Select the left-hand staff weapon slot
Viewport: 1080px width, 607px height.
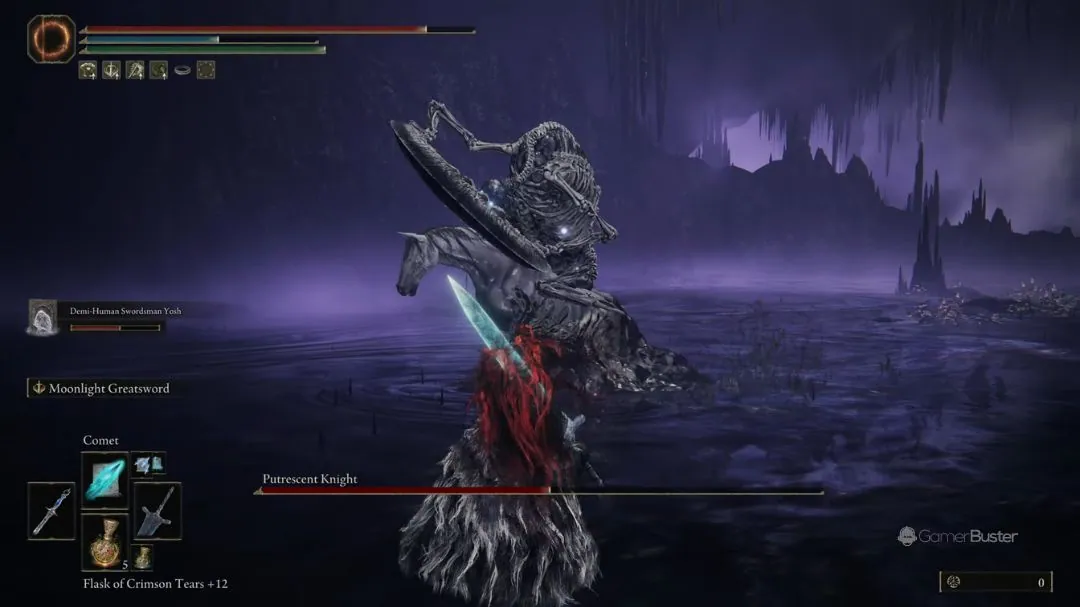(x=51, y=511)
